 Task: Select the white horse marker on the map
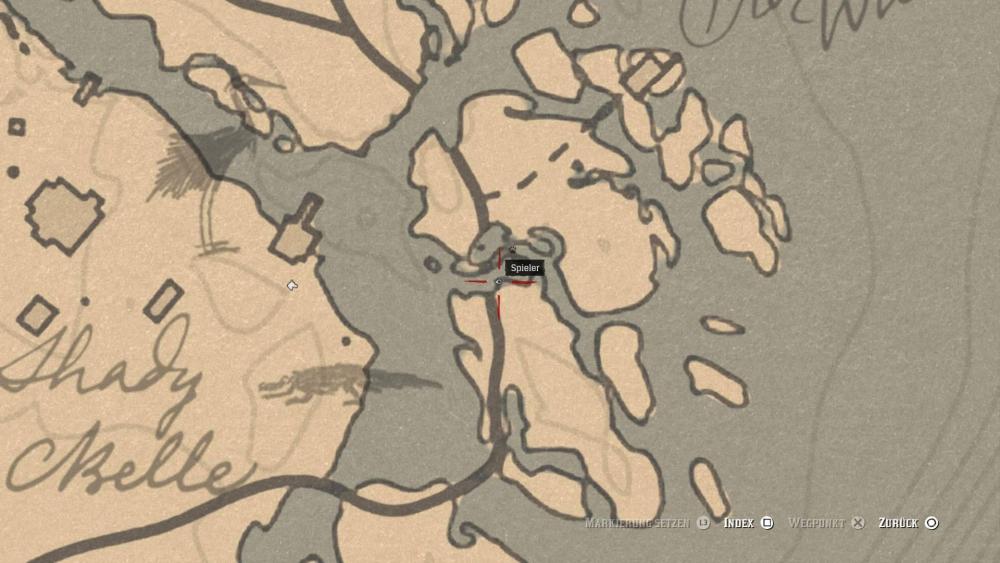pyautogui.click(x=292, y=286)
